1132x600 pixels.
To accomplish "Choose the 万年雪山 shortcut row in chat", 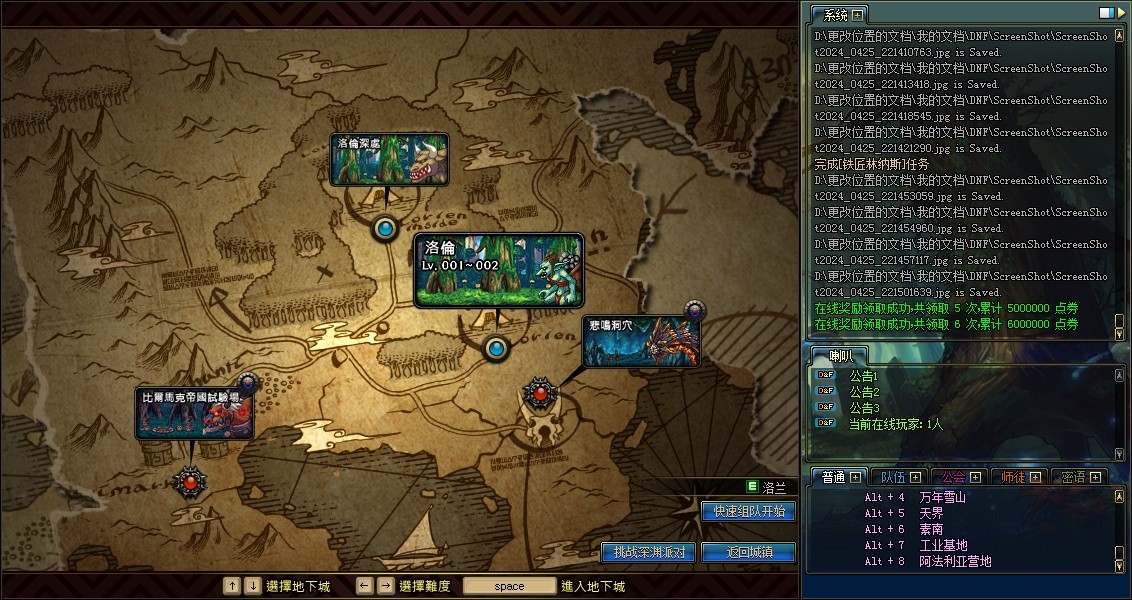I will point(942,497).
